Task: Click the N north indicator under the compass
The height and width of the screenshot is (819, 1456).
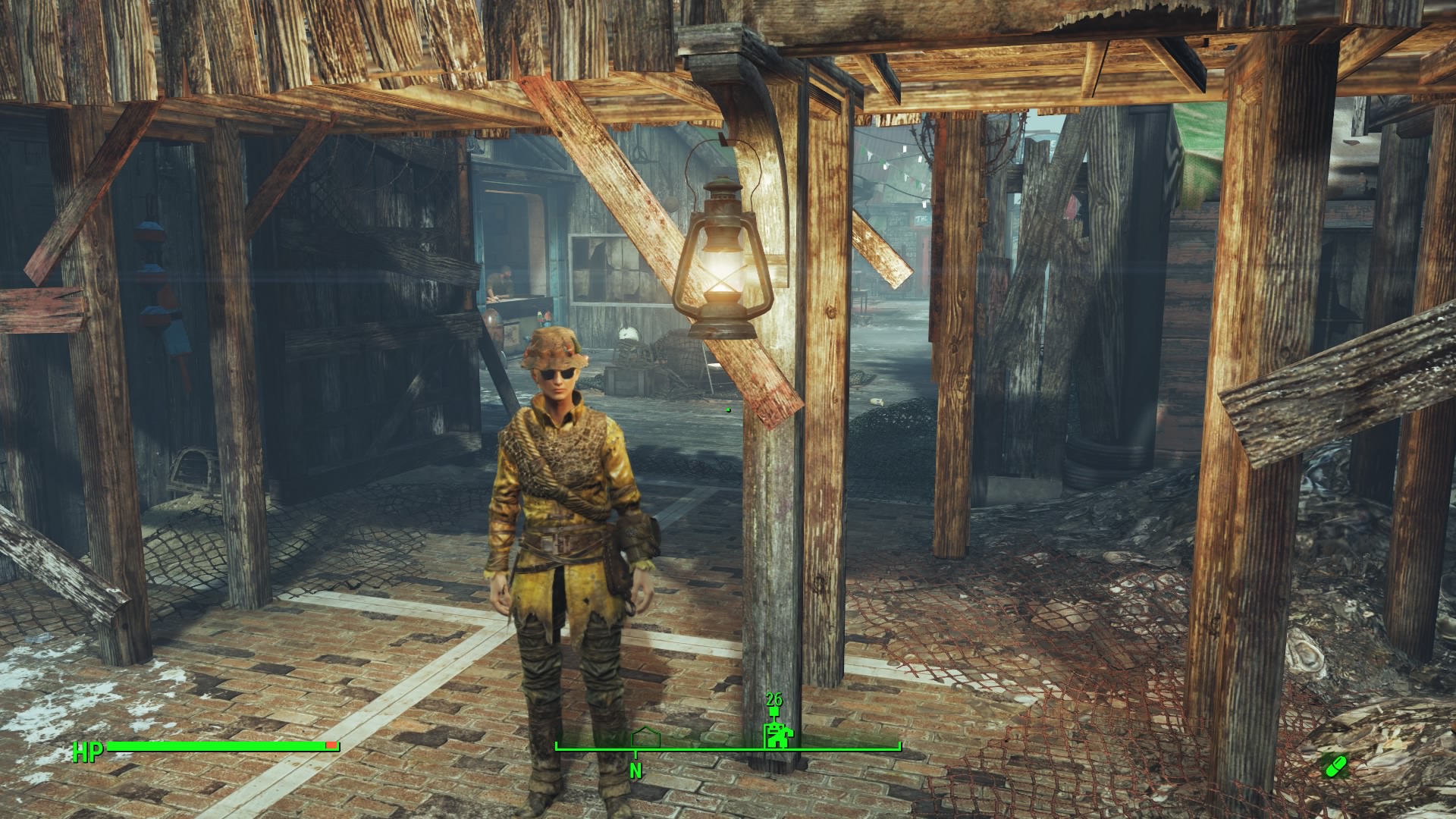Action: tap(635, 771)
